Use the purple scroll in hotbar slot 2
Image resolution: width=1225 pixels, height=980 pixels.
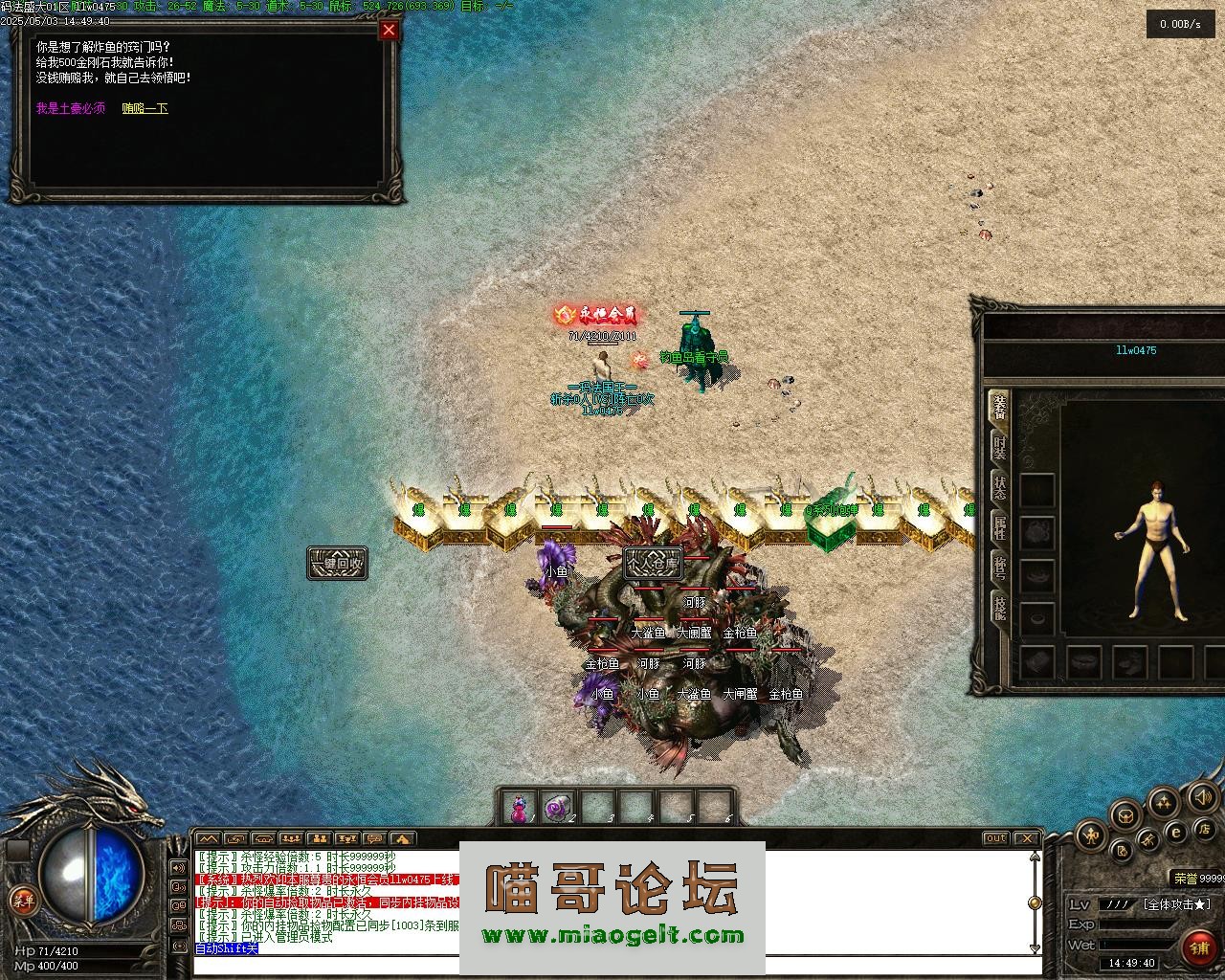(x=558, y=809)
